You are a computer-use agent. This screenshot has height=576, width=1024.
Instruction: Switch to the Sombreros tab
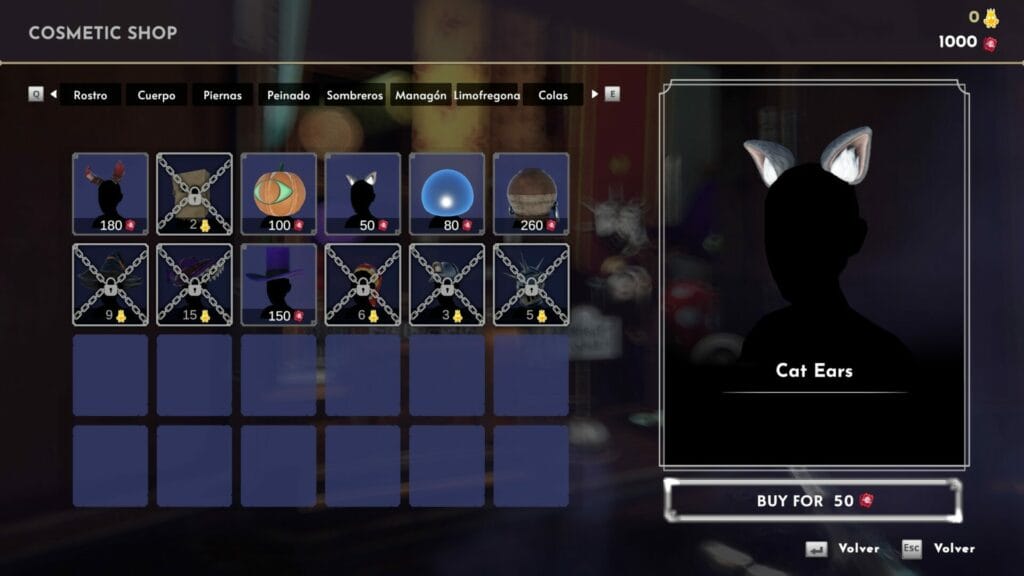coord(355,95)
